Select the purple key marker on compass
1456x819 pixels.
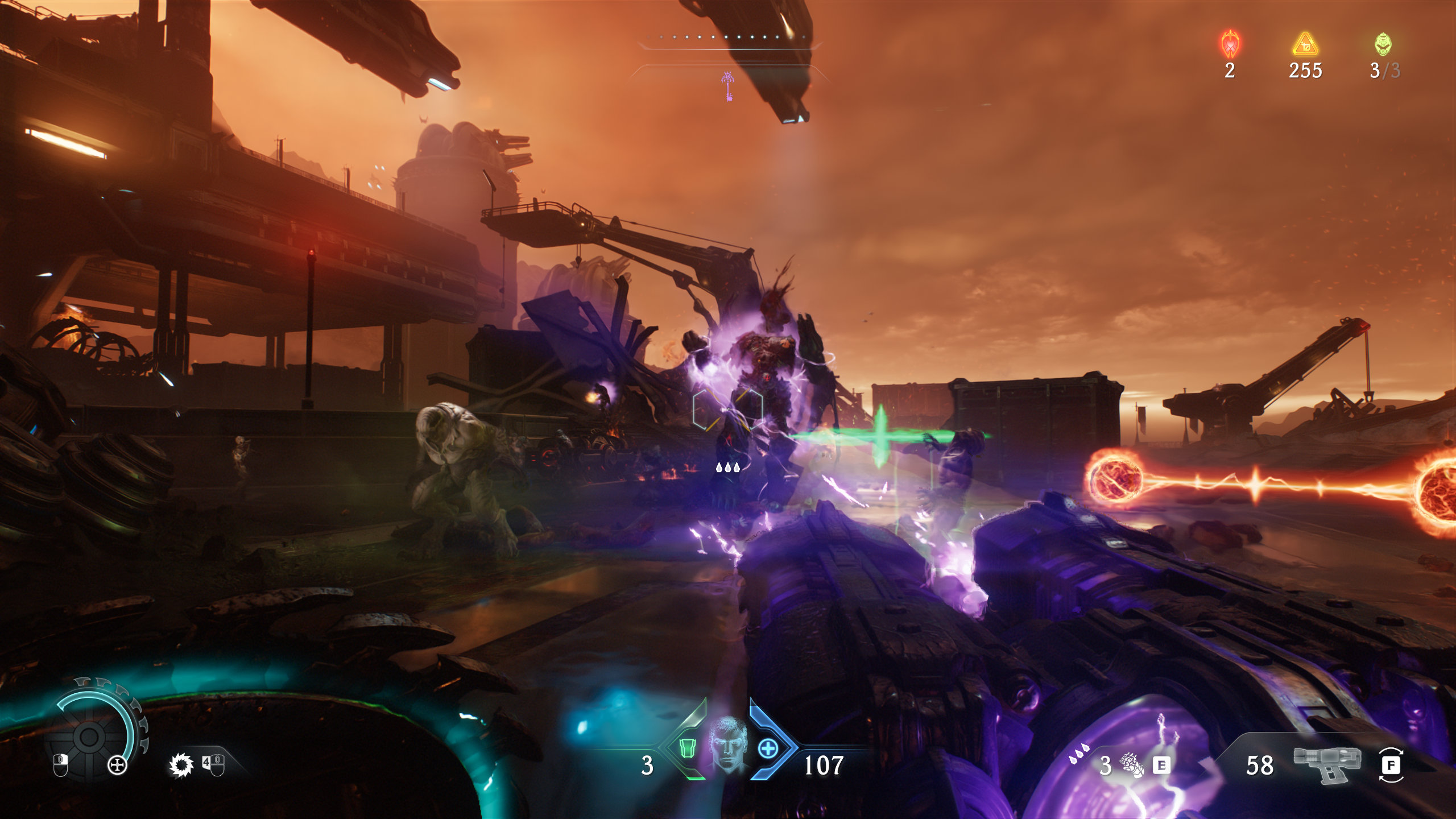tap(728, 86)
